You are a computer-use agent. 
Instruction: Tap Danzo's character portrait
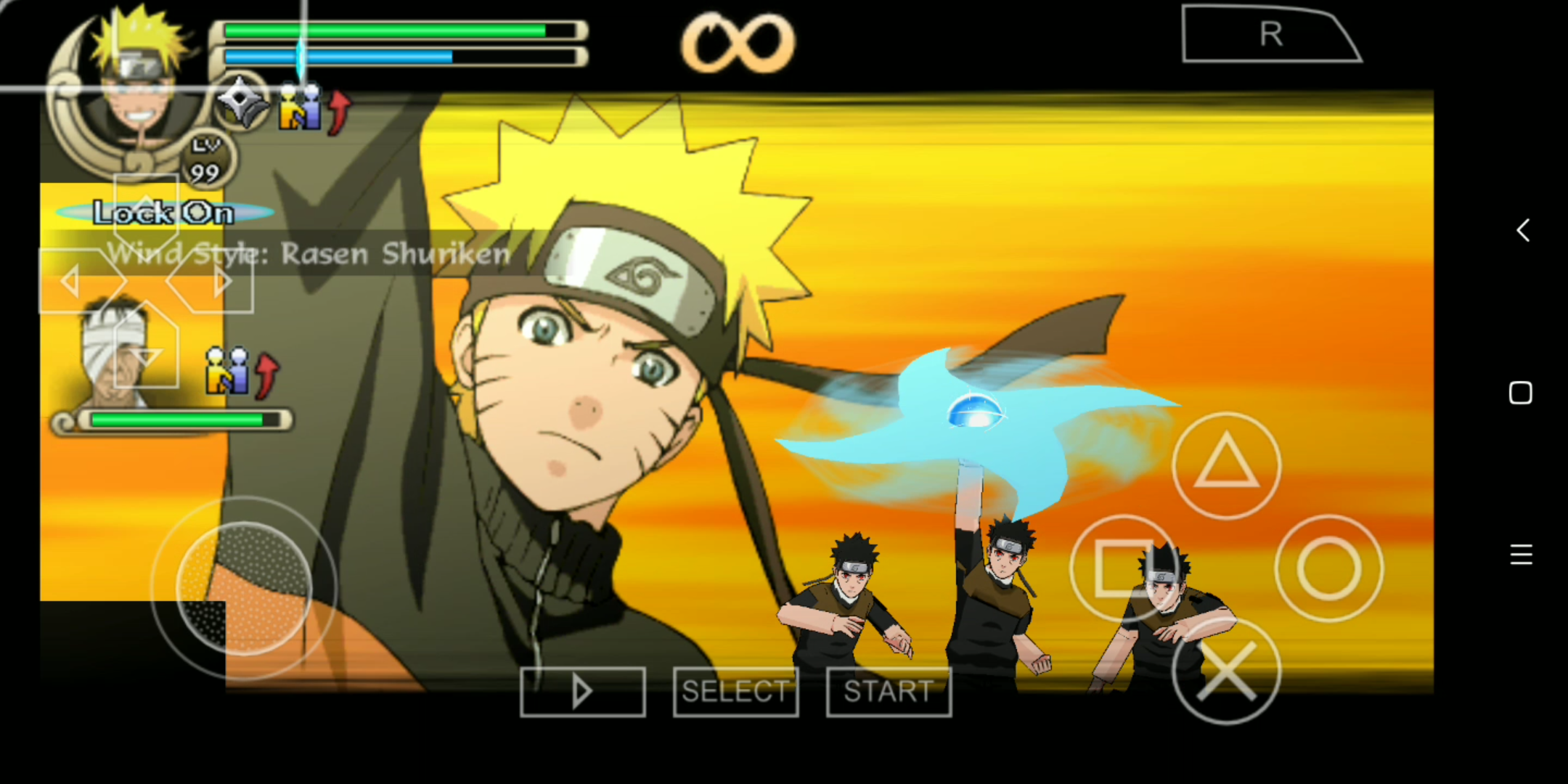[x=116, y=356]
